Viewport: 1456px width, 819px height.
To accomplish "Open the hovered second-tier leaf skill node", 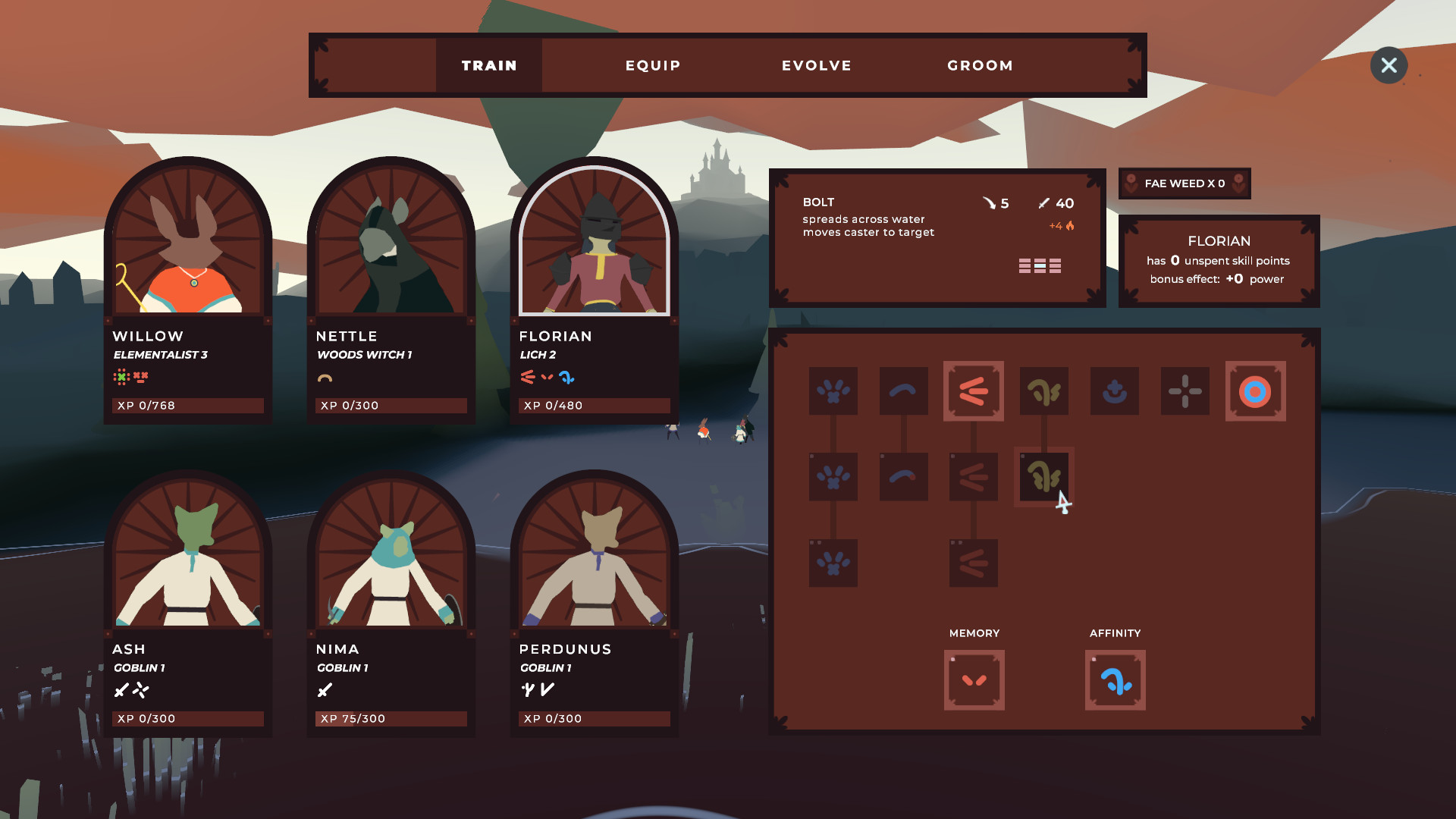I will click(x=1044, y=478).
